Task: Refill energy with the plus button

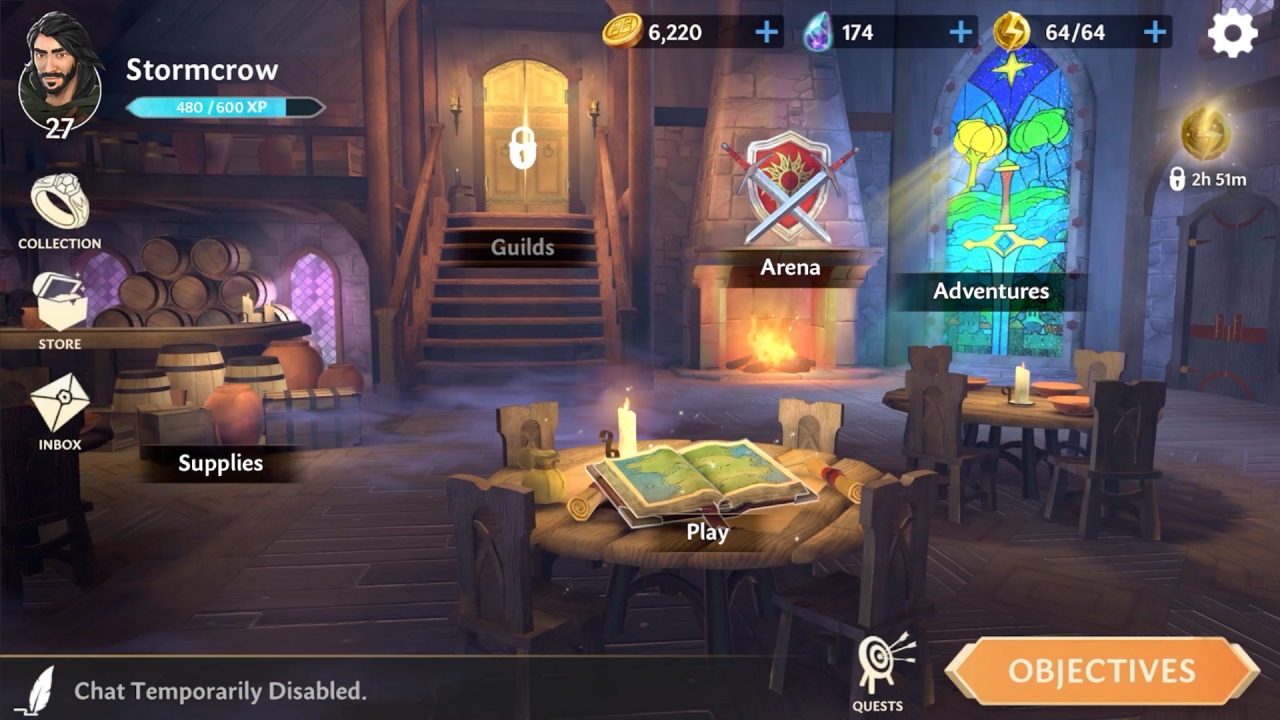Action: (1157, 31)
